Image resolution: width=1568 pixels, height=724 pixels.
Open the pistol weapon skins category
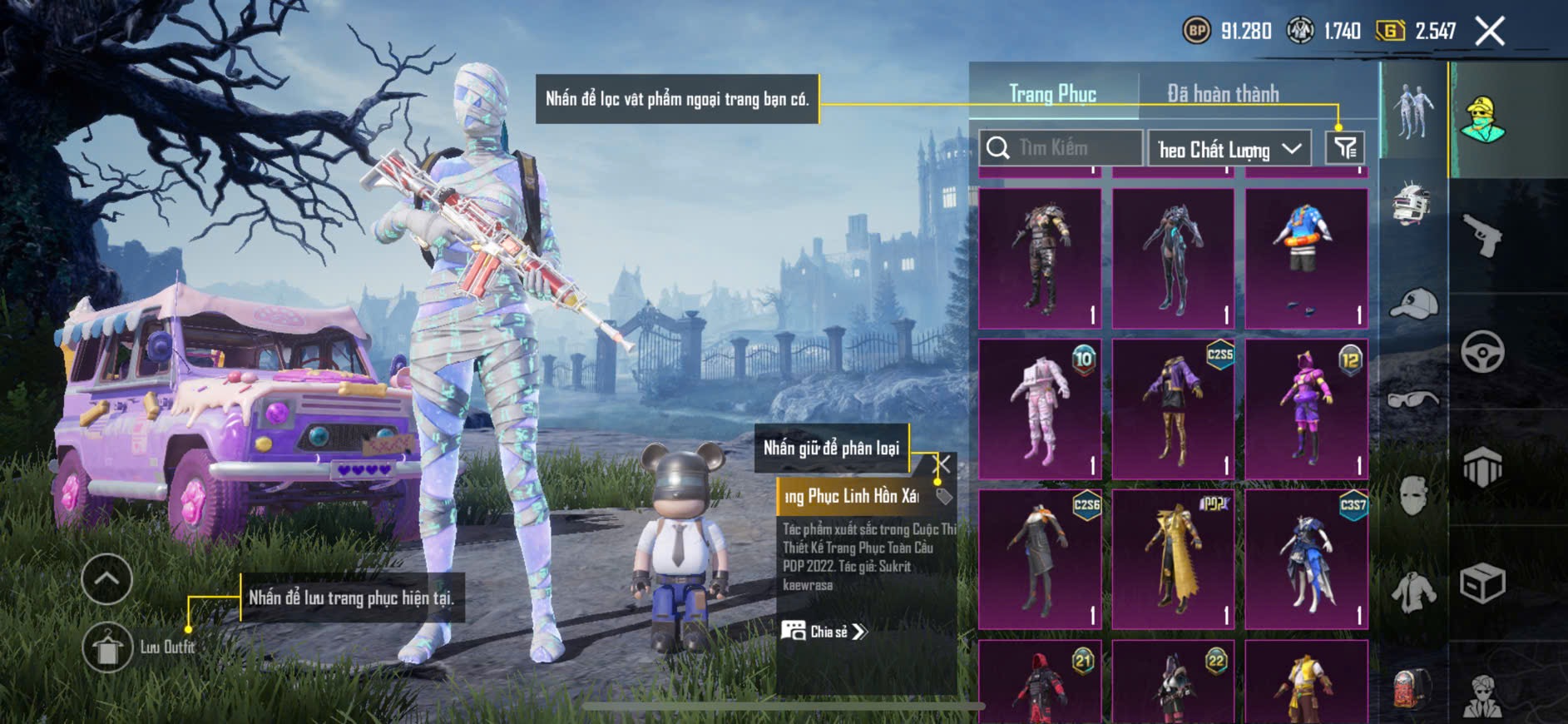point(1482,236)
